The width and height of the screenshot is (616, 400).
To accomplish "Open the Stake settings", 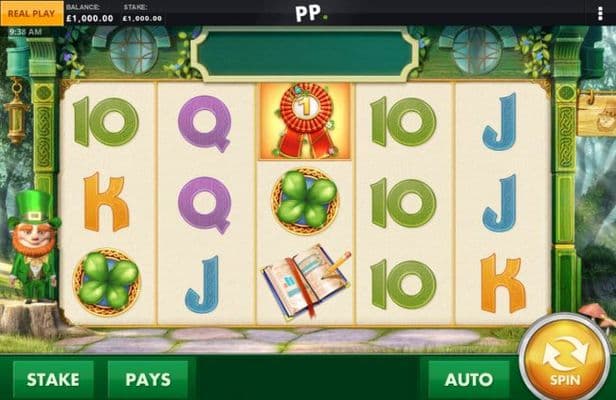I will [x=52, y=380].
